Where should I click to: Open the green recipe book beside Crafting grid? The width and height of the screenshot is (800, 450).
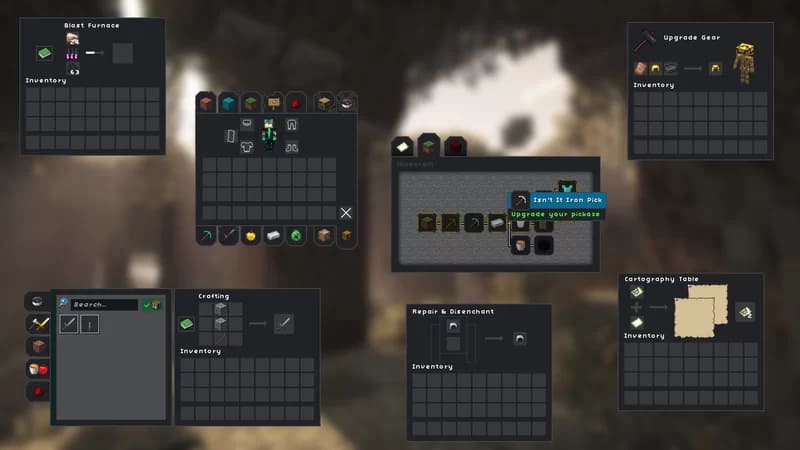tap(186, 323)
